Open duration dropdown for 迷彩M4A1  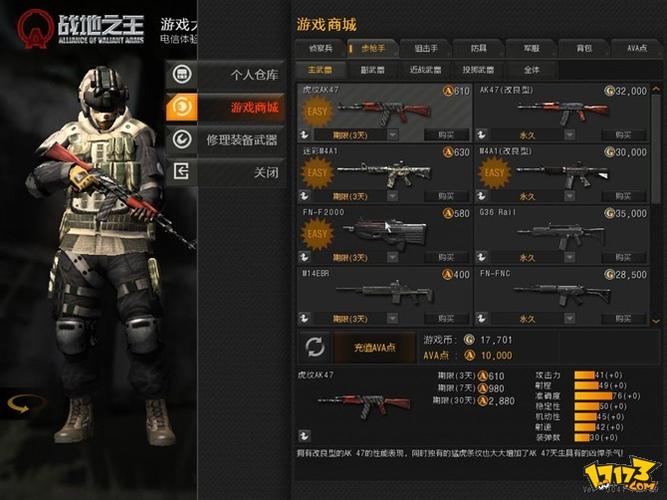click(391, 196)
